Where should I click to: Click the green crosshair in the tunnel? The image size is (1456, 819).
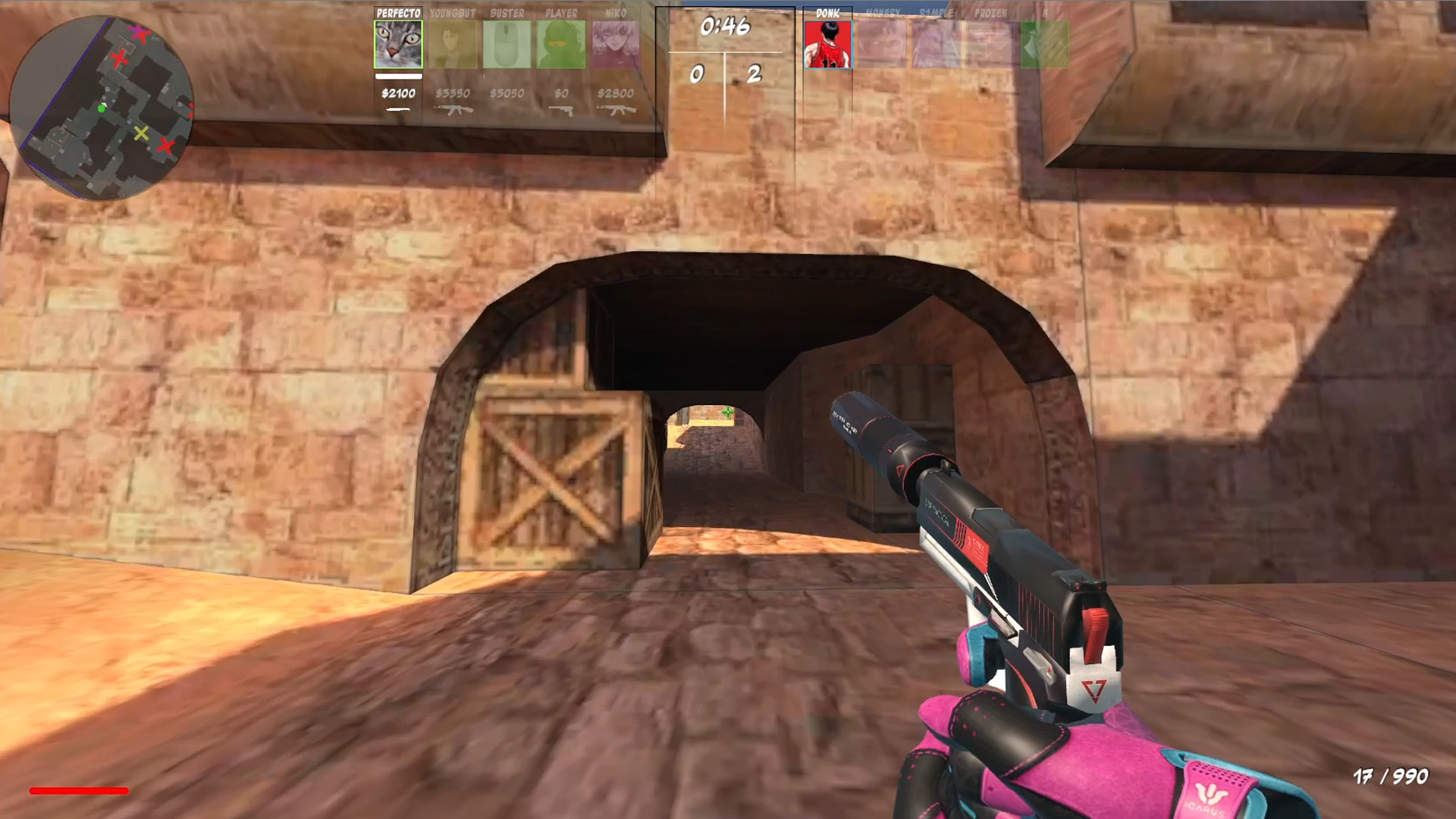click(729, 413)
